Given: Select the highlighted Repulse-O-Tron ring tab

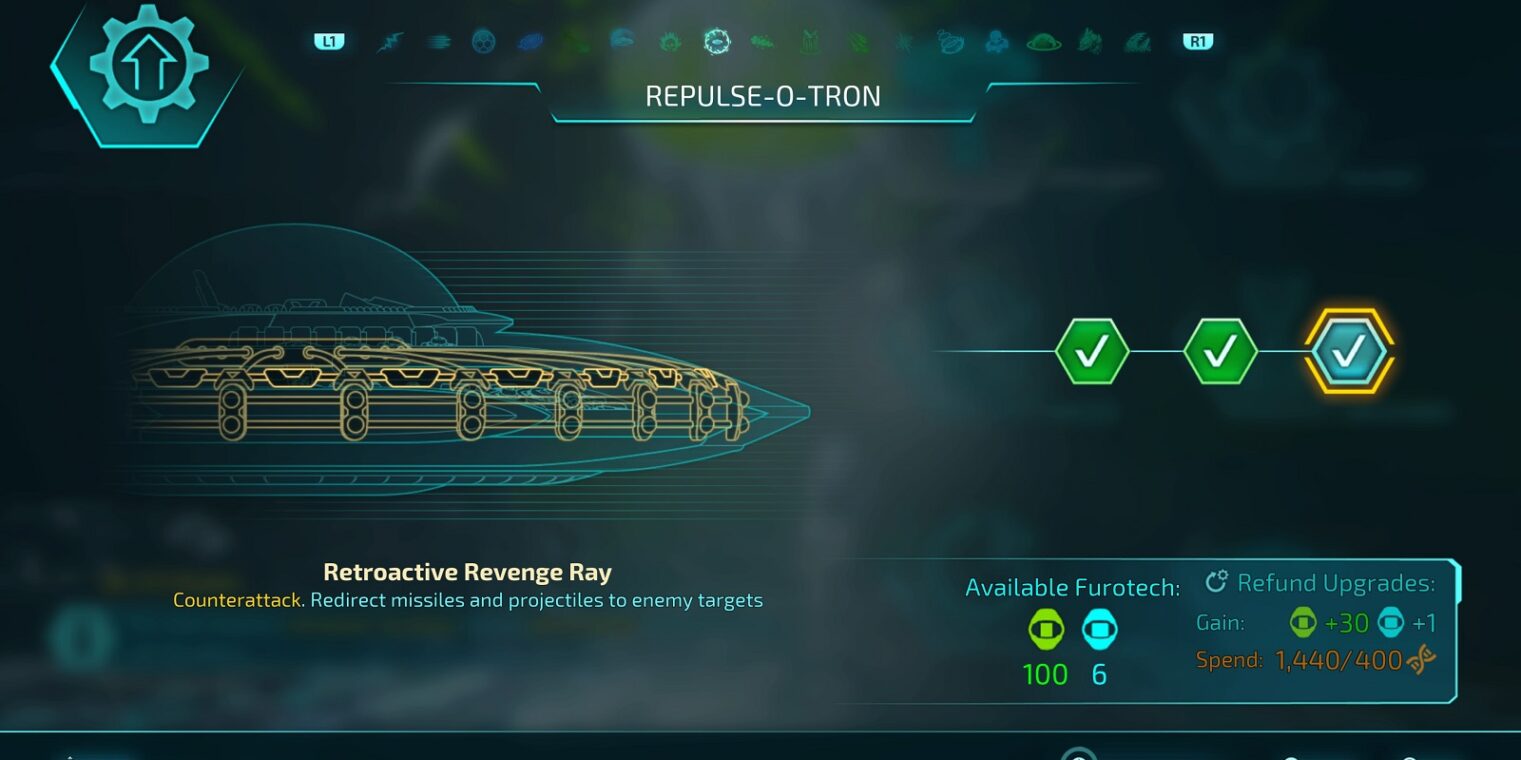Looking at the screenshot, I should click(x=717, y=42).
